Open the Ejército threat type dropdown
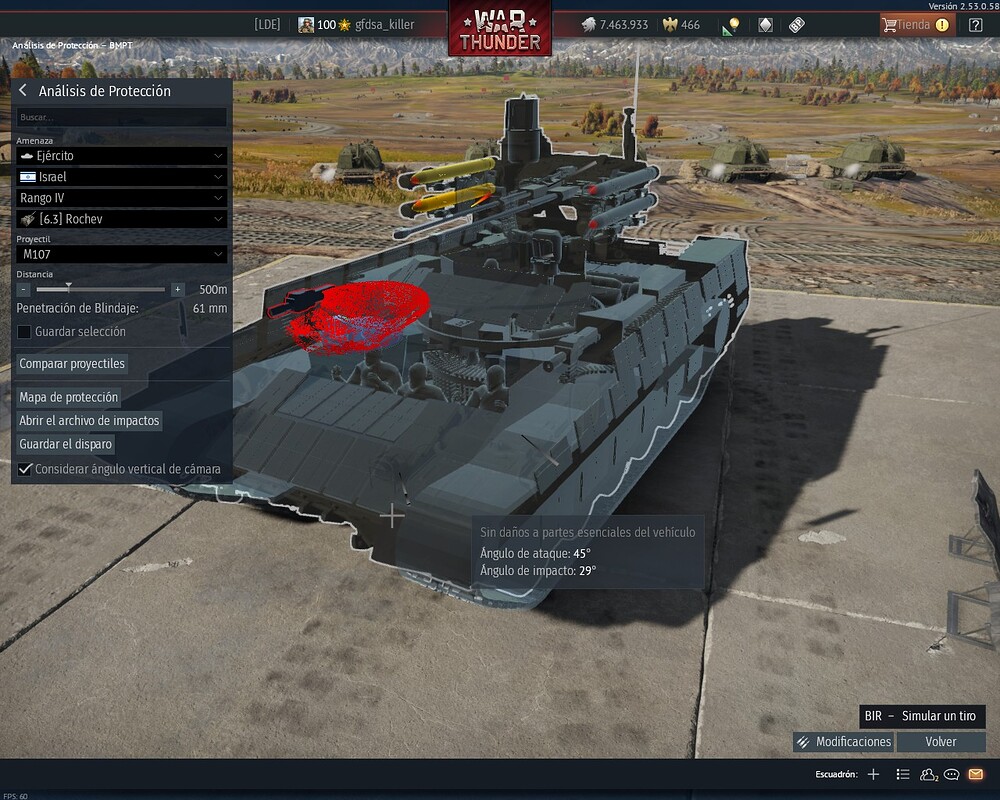Image resolution: width=1000 pixels, height=800 pixels. pyautogui.click(x=122, y=156)
